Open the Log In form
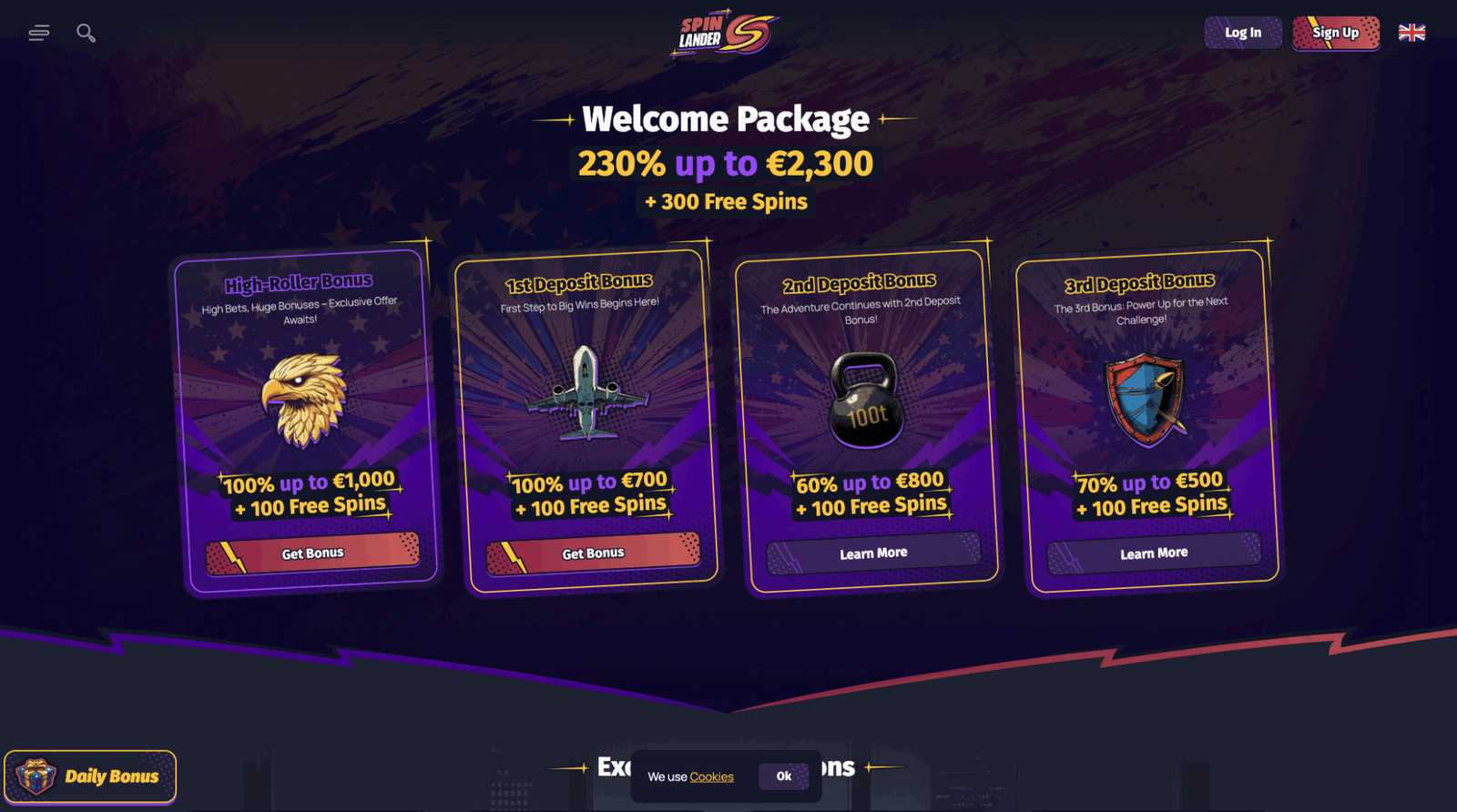This screenshot has height=812, width=1457. 1242,33
